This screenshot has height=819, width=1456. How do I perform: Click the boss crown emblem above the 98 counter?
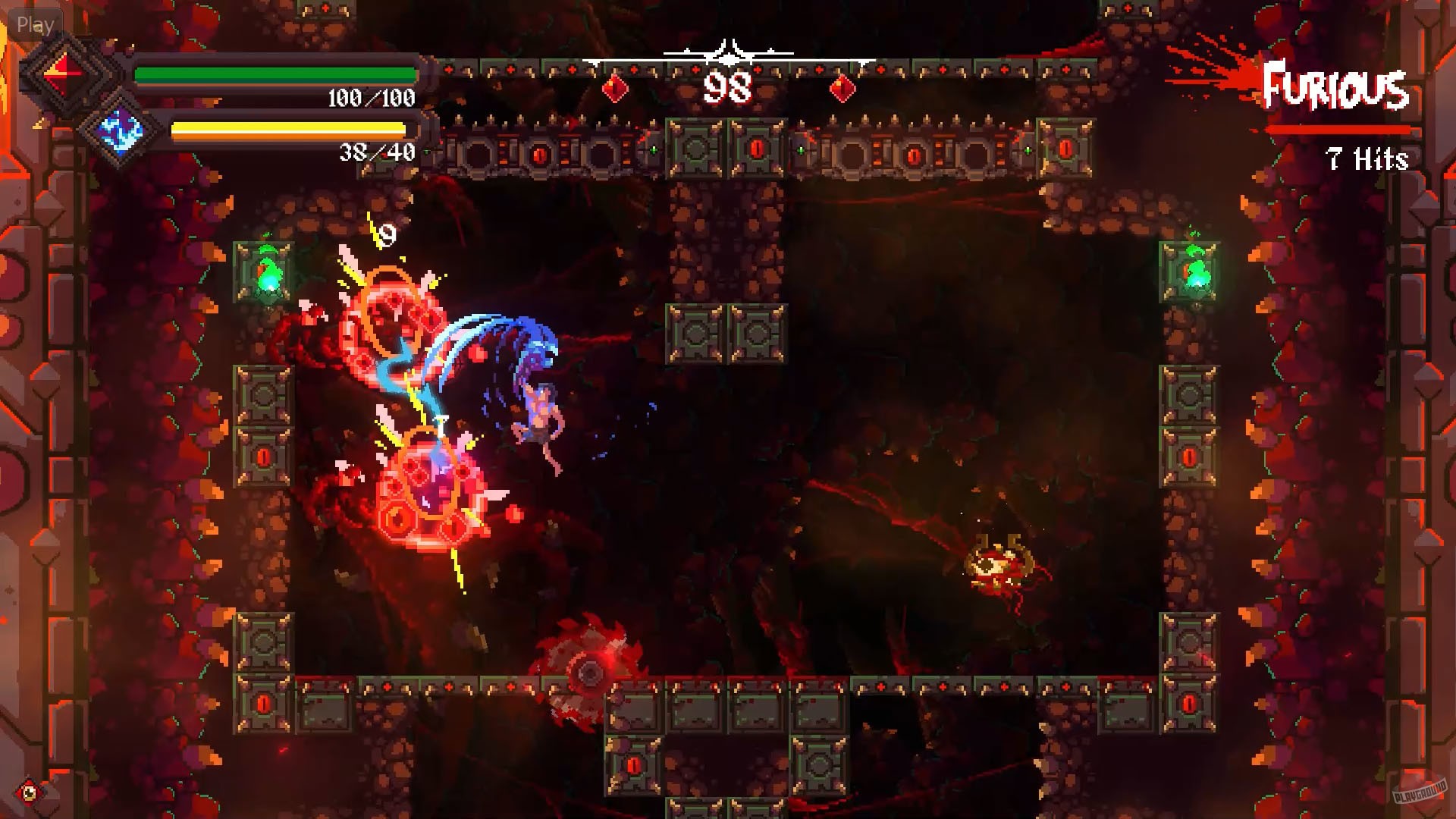(730, 52)
